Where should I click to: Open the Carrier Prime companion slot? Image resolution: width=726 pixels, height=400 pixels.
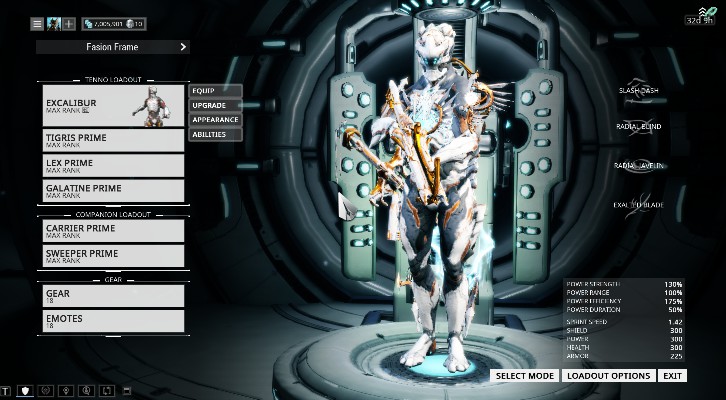113,230
